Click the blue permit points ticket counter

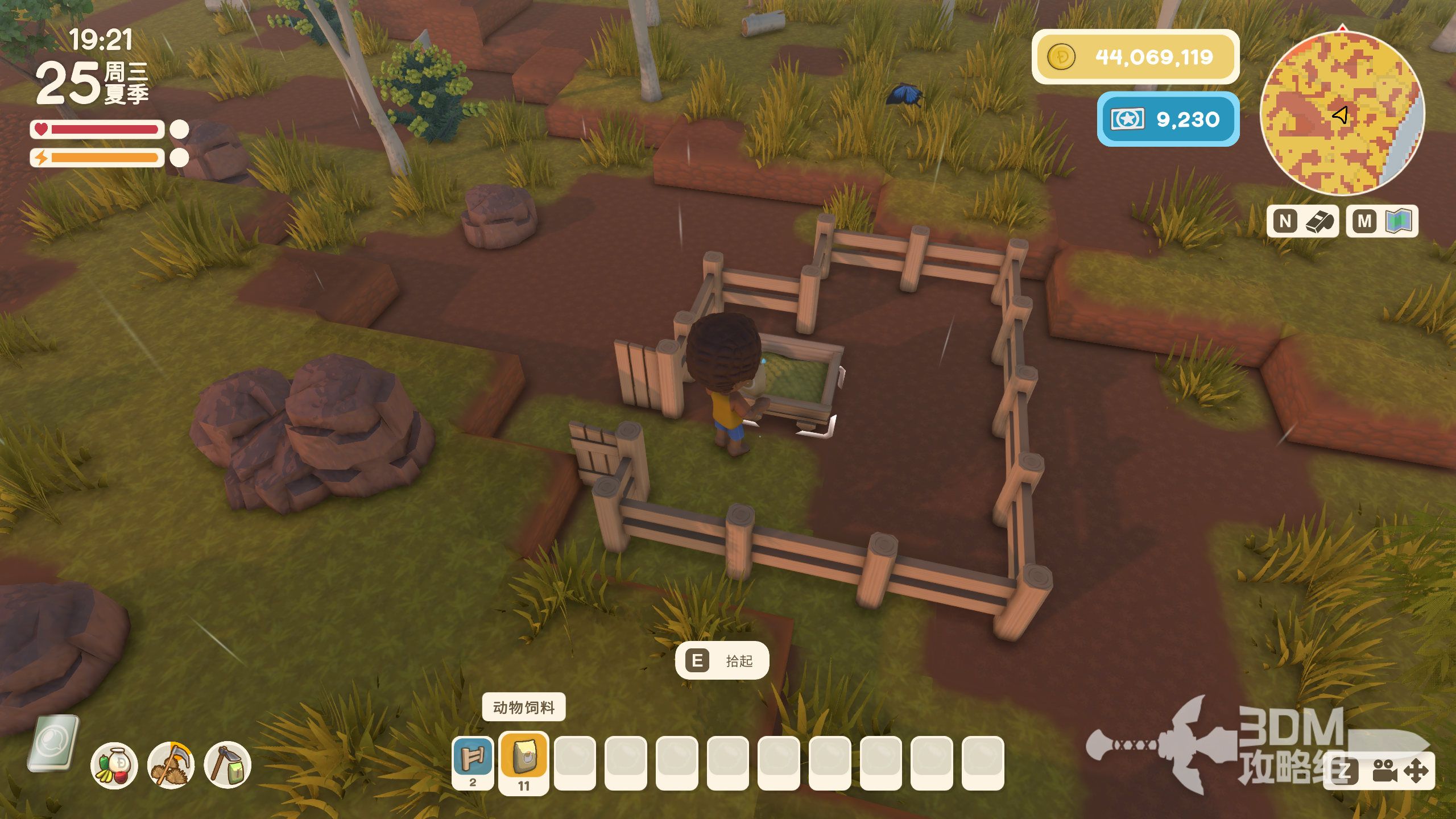point(1168,119)
